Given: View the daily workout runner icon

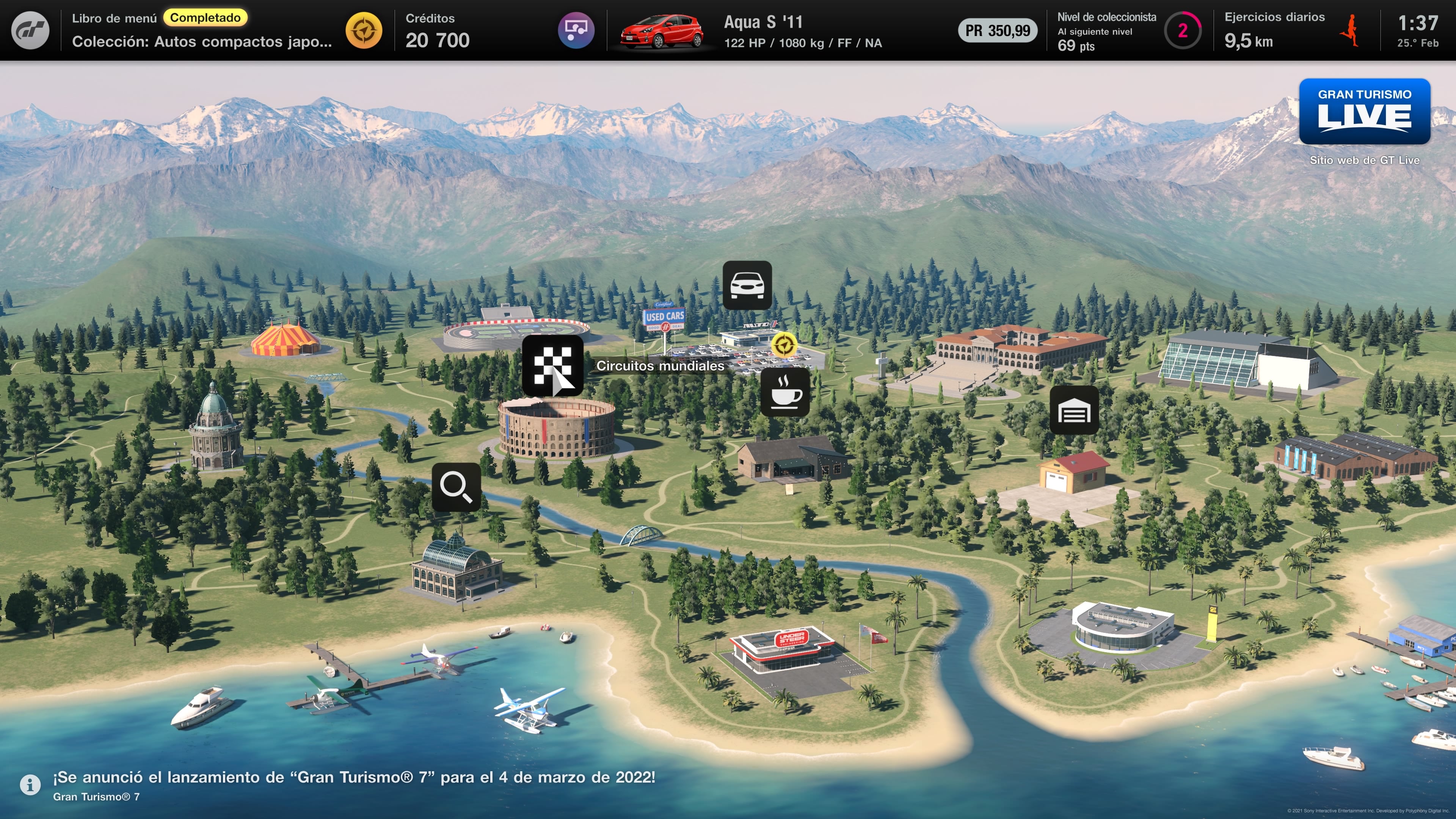Looking at the screenshot, I should pyautogui.click(x=1350, y=30).
